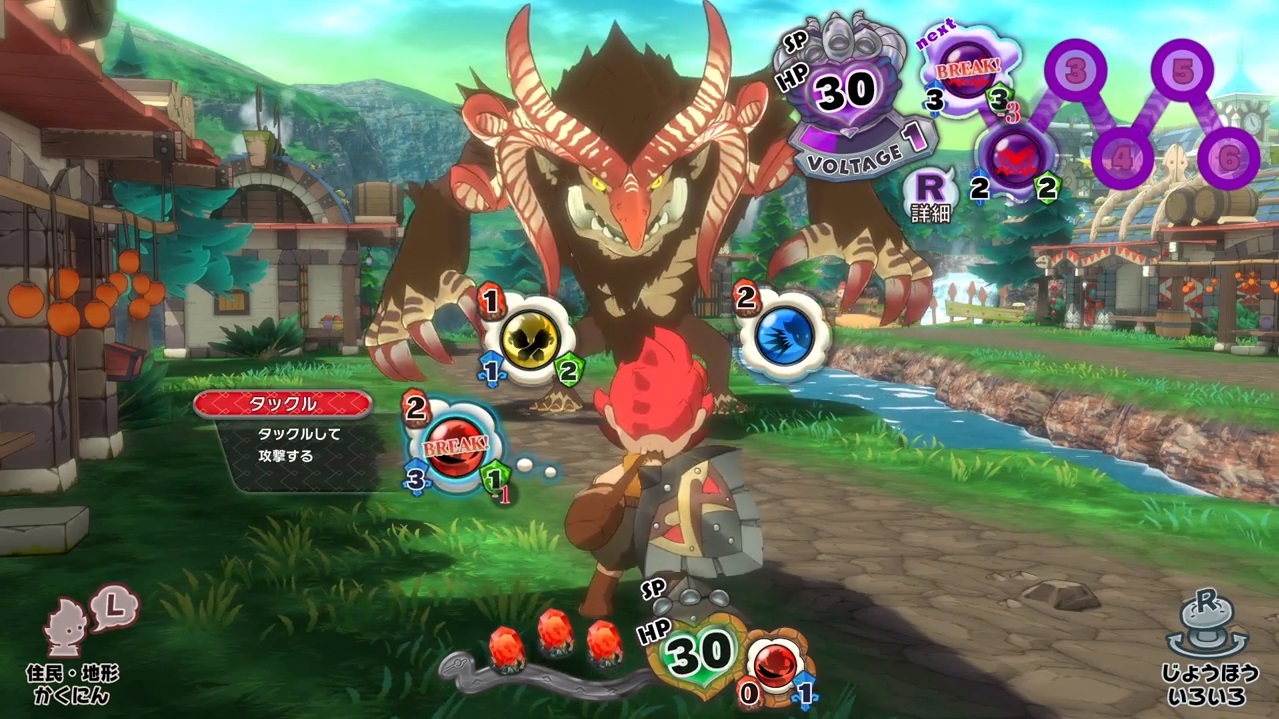Image resolution: width=1279 pixels, height=719 pixels.
Task: Select turn node number 6
Action: (x=1229, y=158)
